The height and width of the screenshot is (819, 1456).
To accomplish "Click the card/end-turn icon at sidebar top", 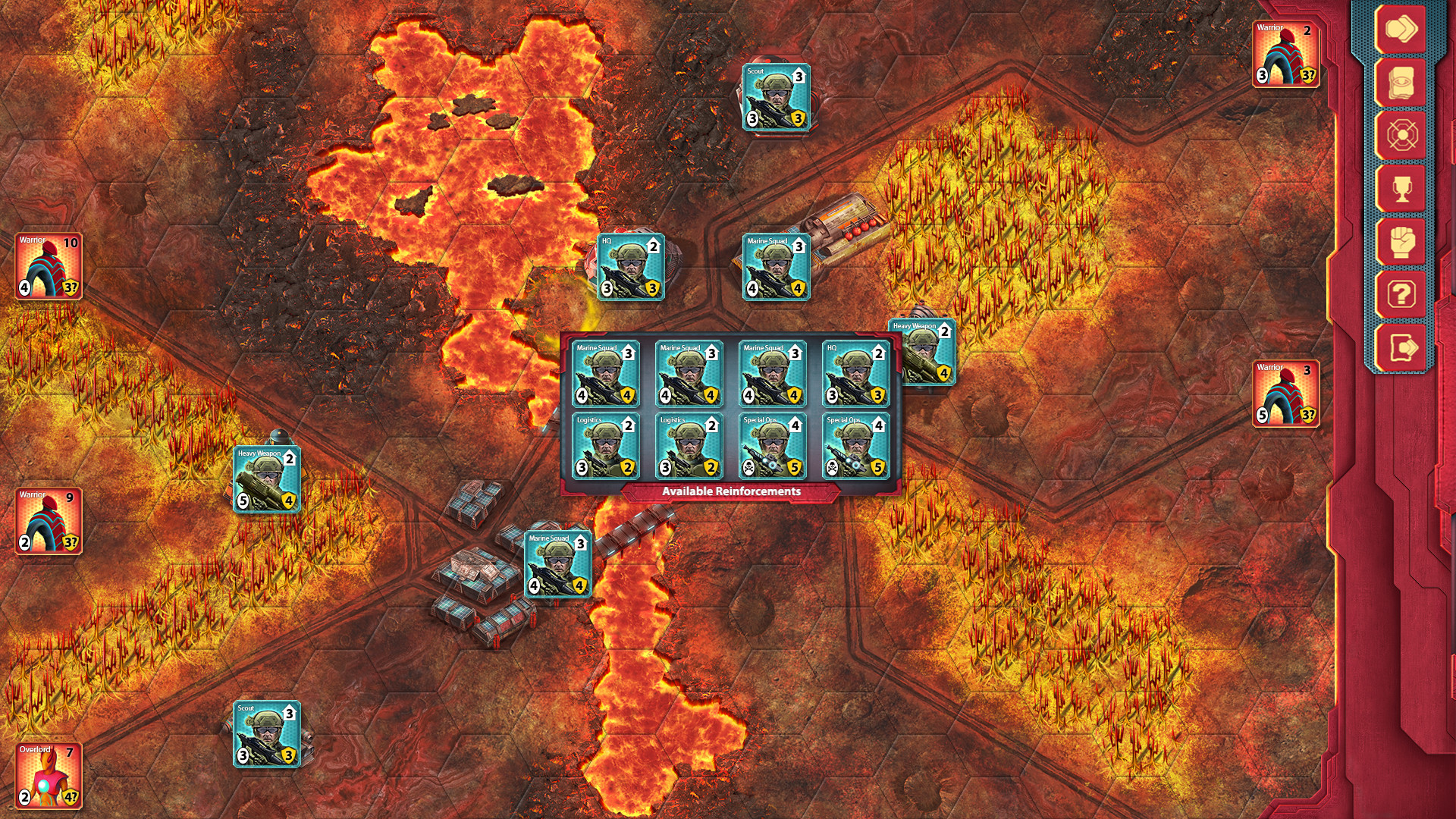I will [1403, 30].
